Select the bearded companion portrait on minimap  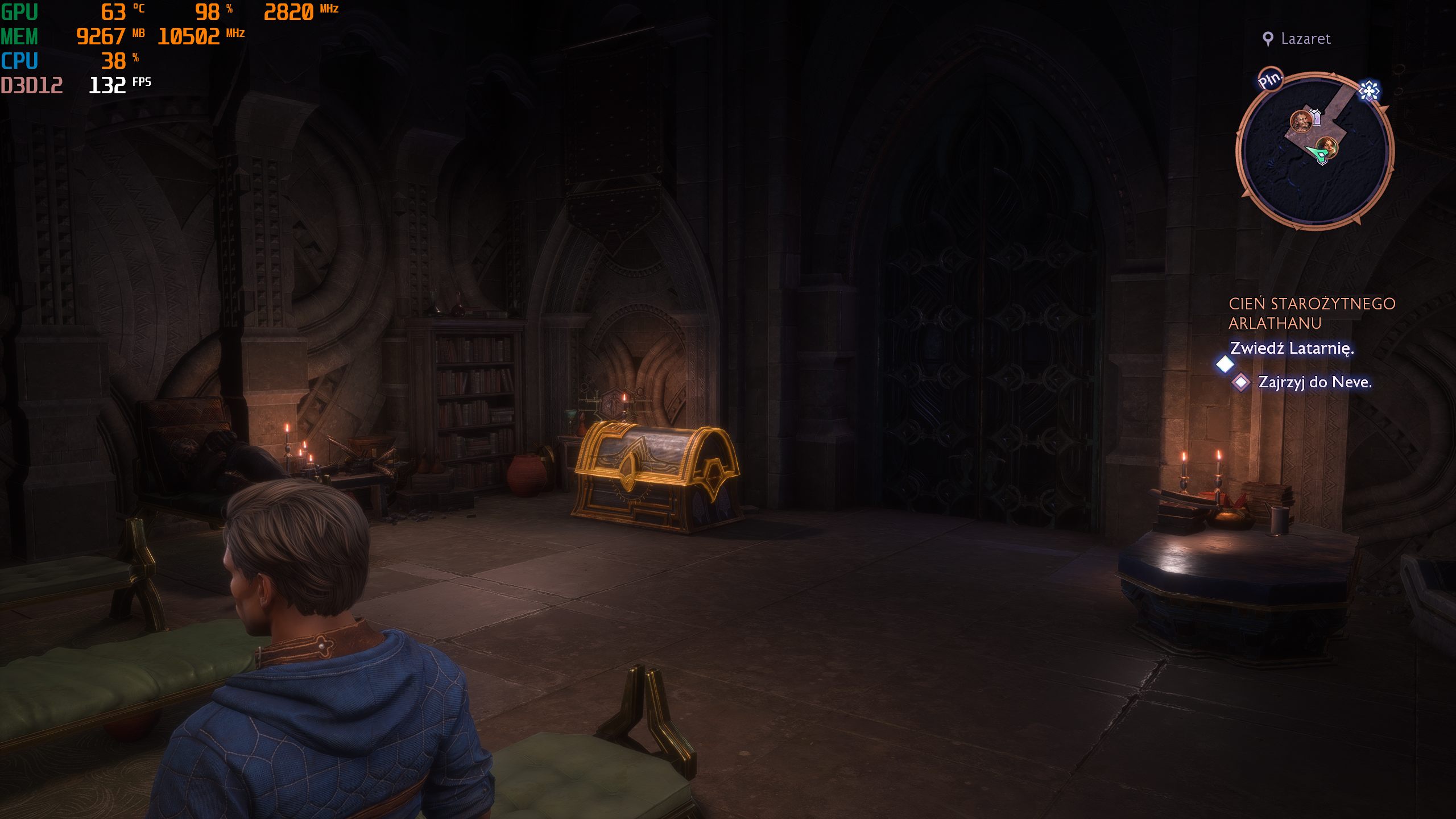coord(1300,121)
